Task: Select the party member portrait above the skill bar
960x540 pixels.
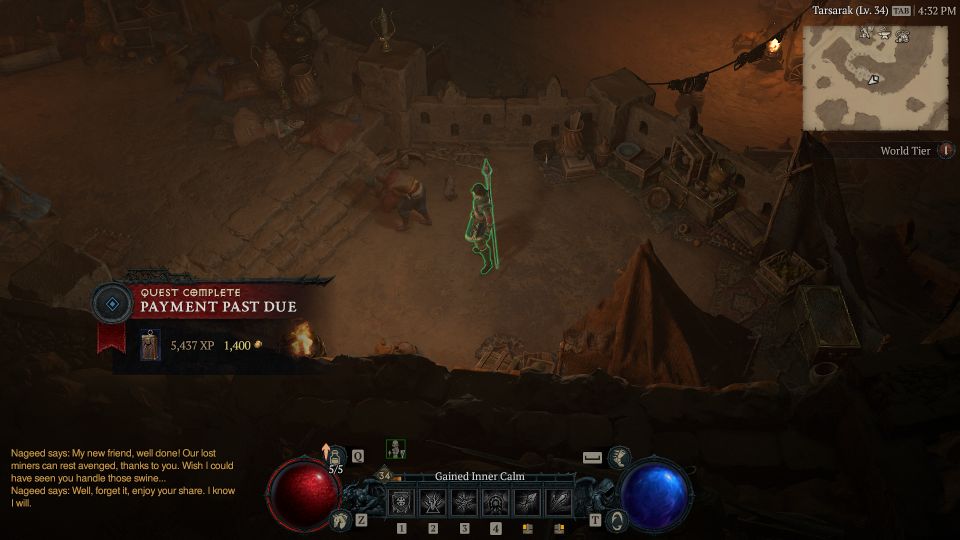Action: [395, 449]
